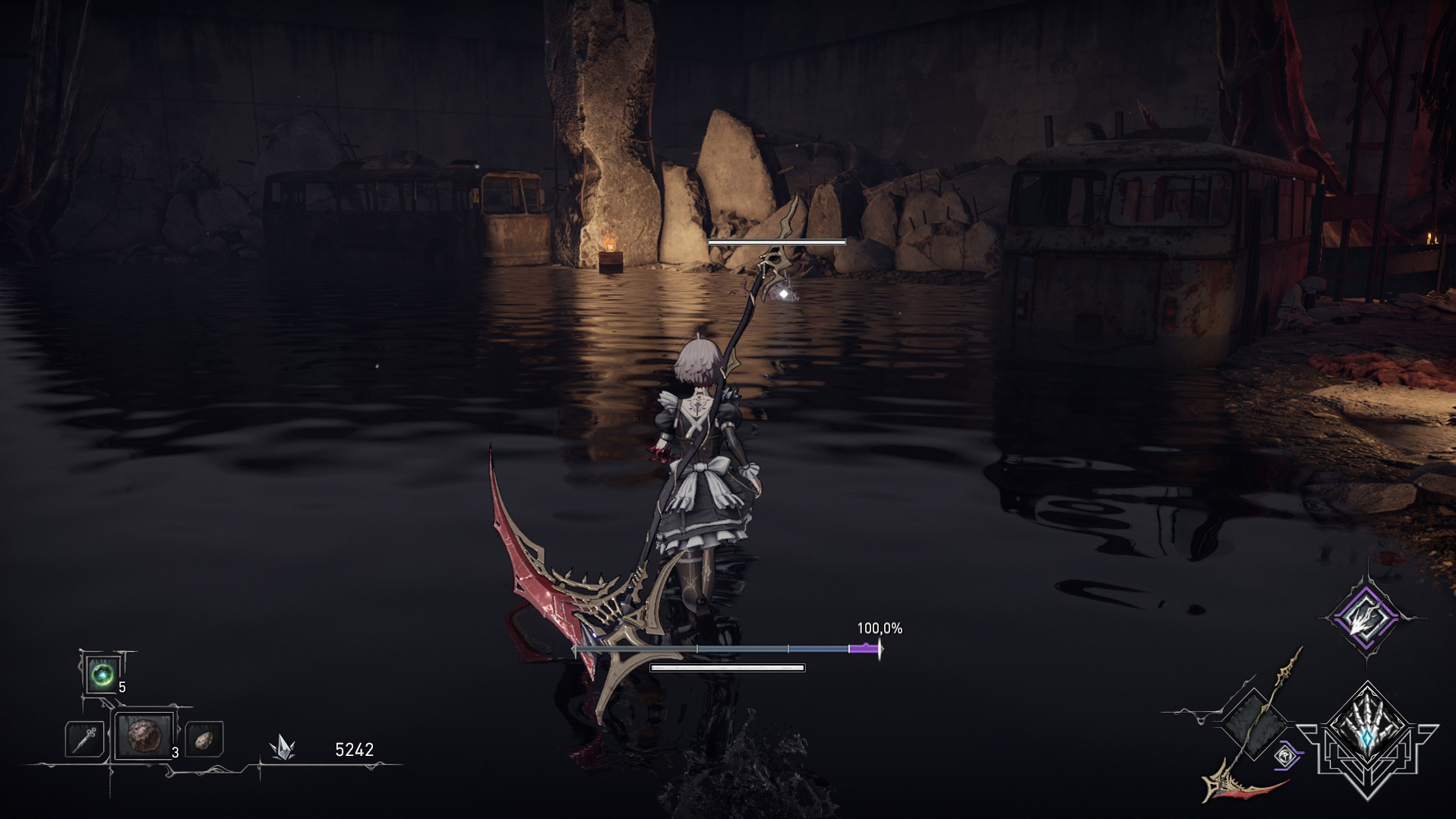Select the clawed gauntlet icon
The image size is (1456, 819).
tap(1367, 734)
